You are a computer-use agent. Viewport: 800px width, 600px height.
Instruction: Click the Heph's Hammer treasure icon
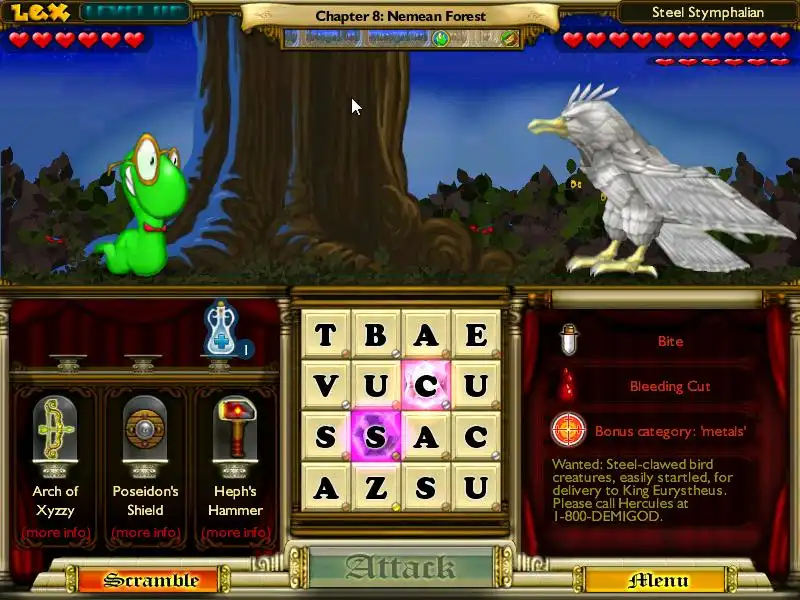235,432
